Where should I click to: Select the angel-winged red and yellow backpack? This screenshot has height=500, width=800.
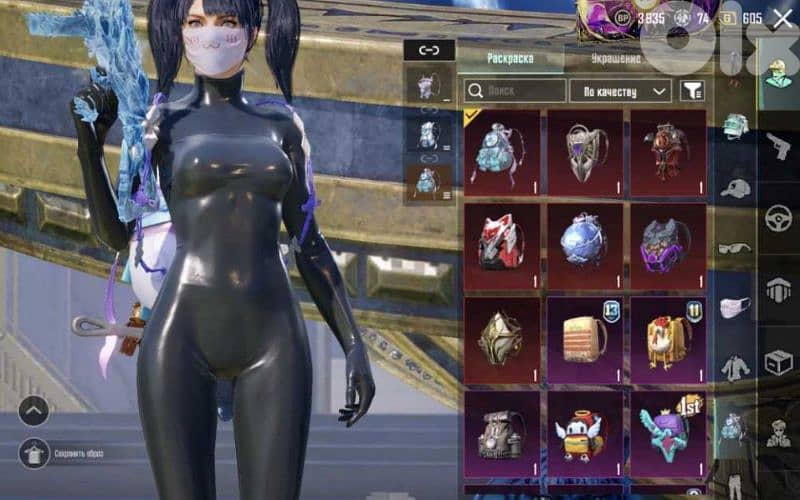(585, 432)
